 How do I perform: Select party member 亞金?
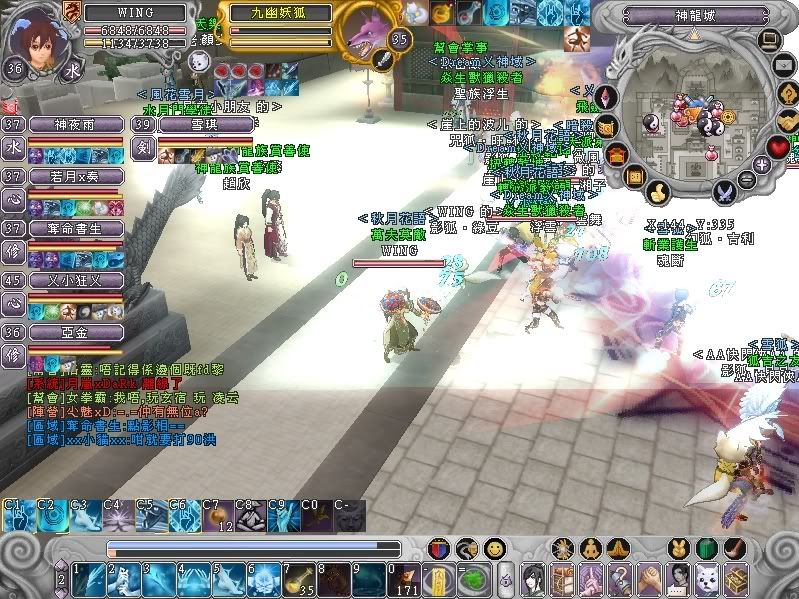[x=76, y=333]
